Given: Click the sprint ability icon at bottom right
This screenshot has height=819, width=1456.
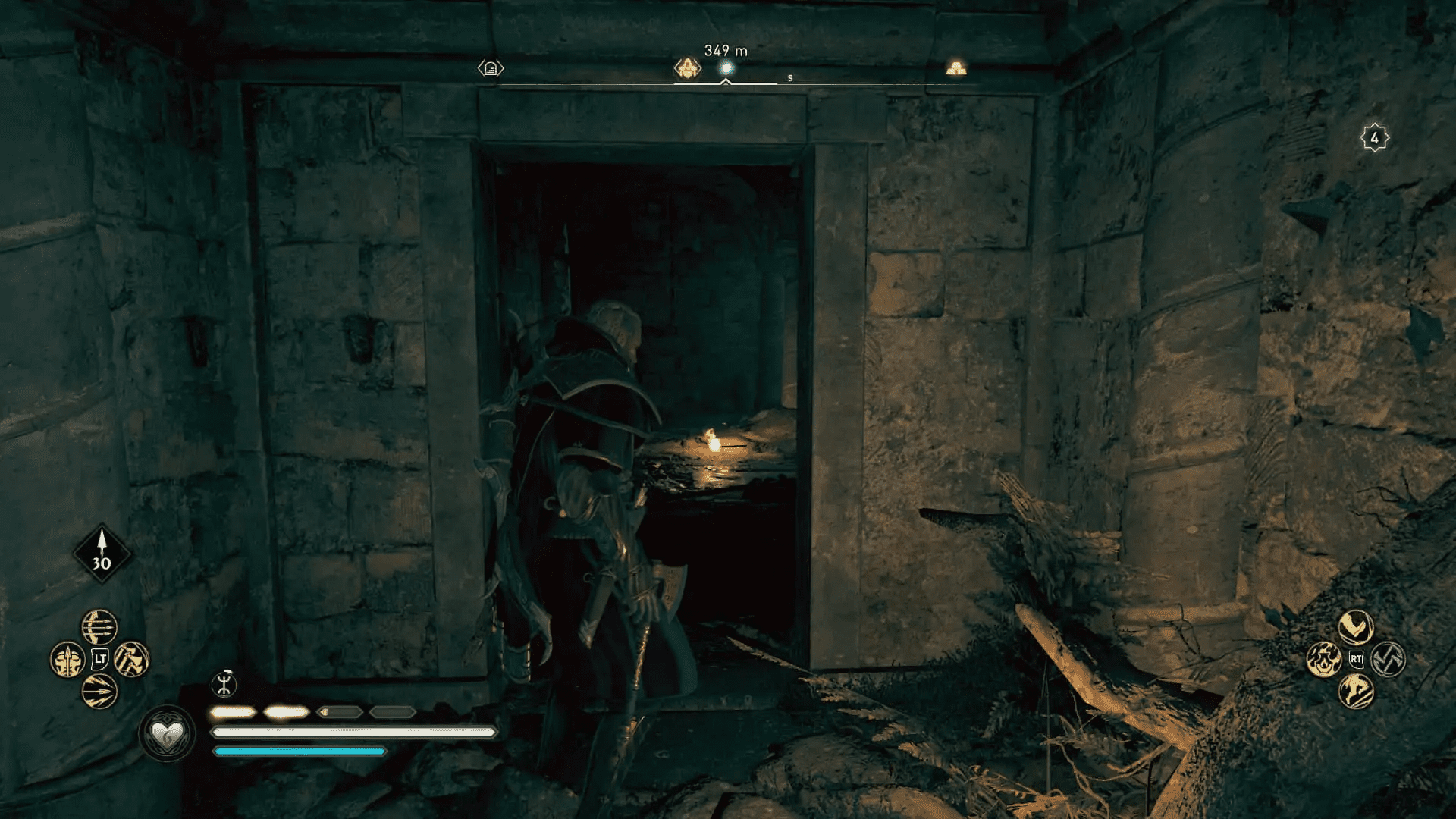Looking at the screenshot, I should 1356,692.
